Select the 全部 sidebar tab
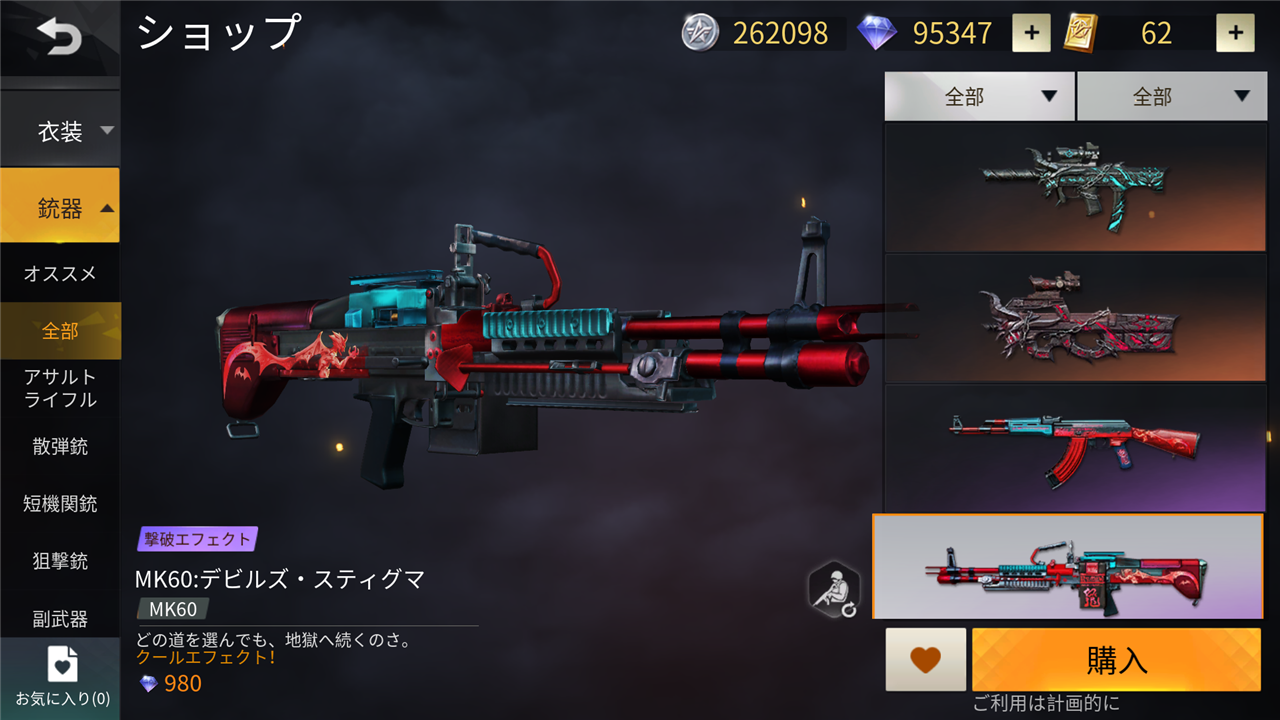 point(60,331)
